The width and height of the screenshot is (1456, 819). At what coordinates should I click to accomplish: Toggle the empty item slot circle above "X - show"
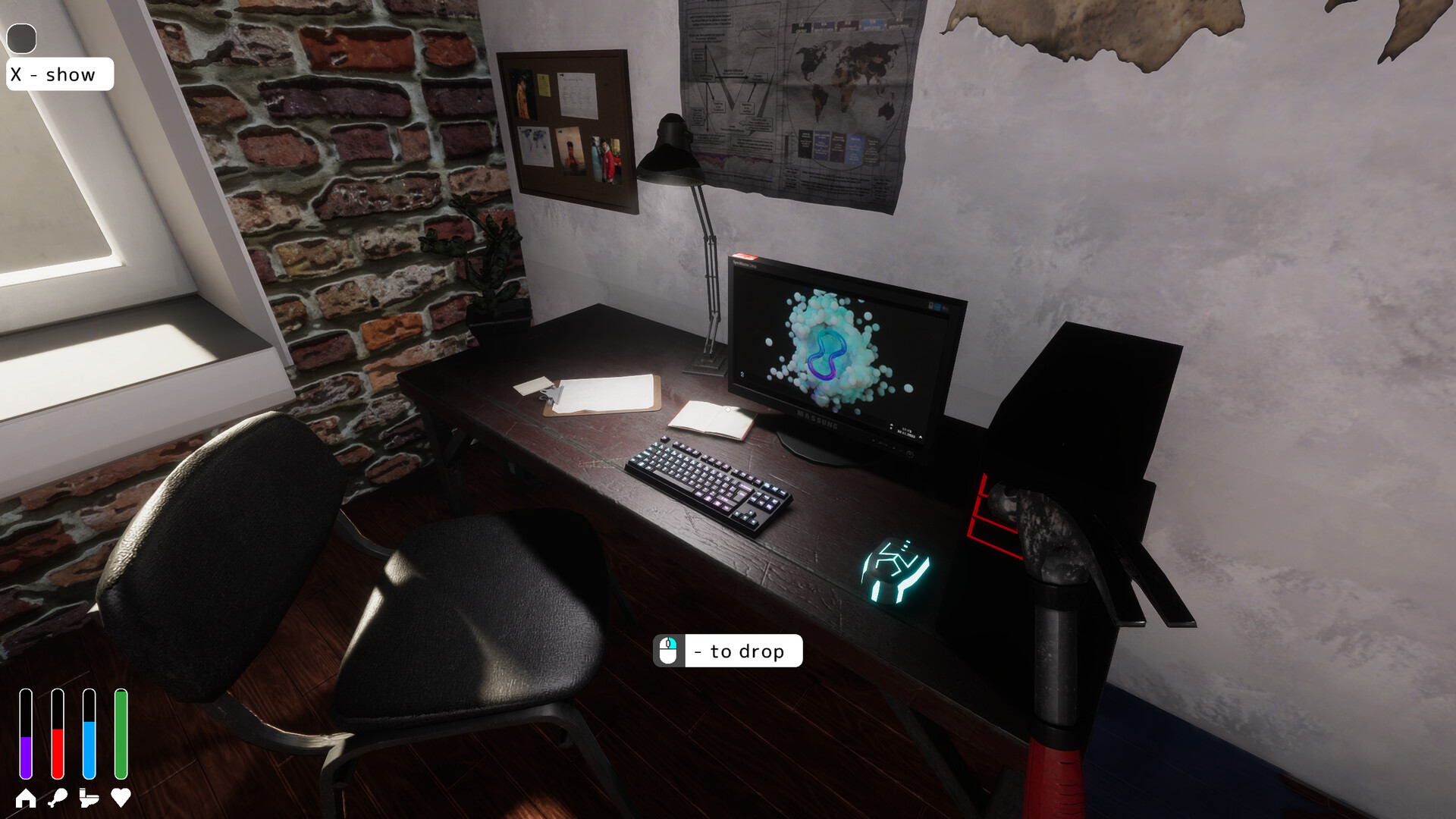point(23,37)
